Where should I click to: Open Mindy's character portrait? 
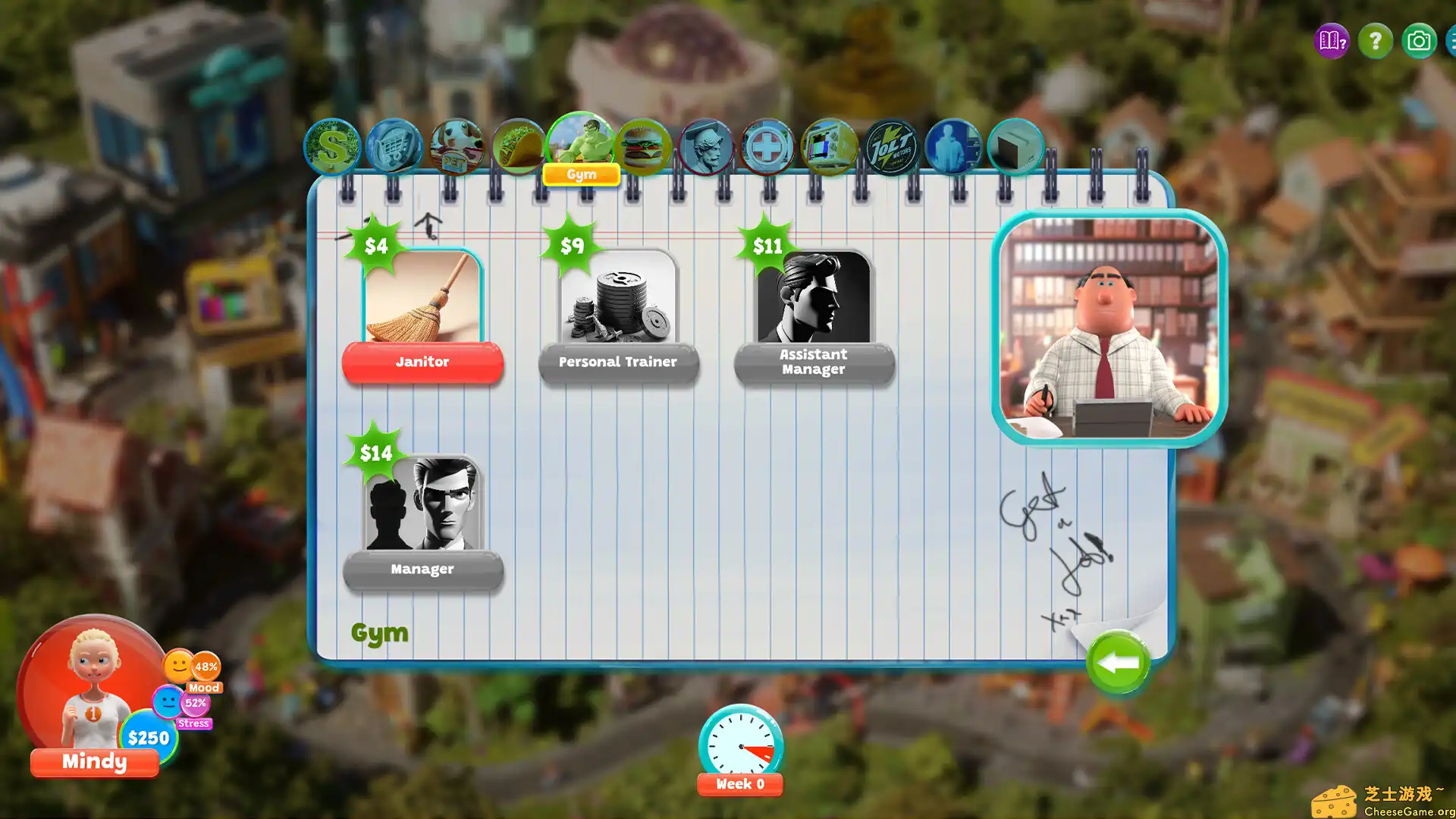[93, 686]
